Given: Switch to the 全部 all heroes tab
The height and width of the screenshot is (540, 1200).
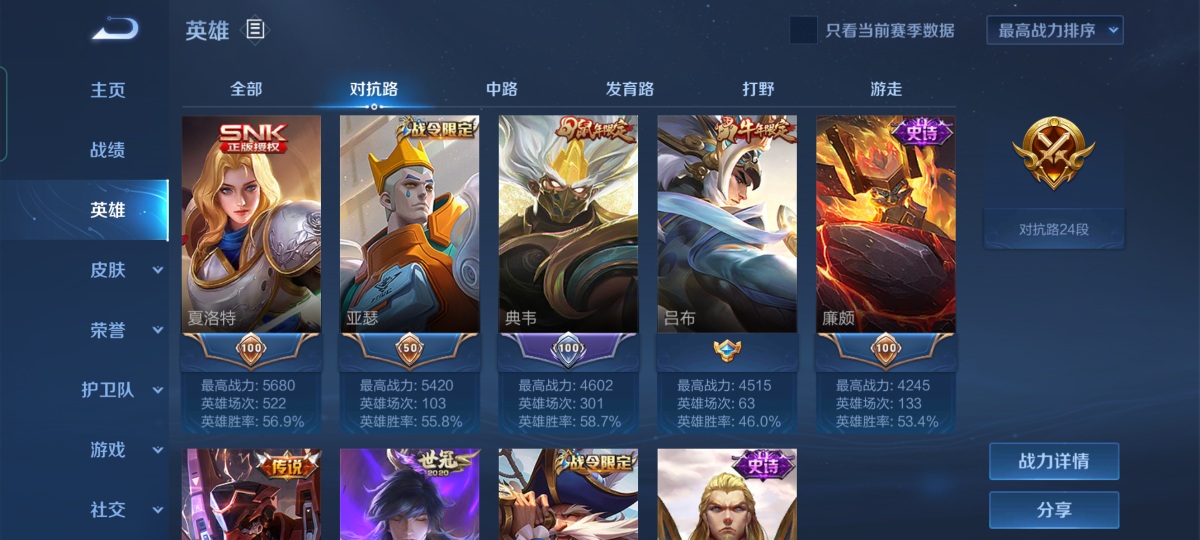Looking at the screenshot, I should point(246,89).
